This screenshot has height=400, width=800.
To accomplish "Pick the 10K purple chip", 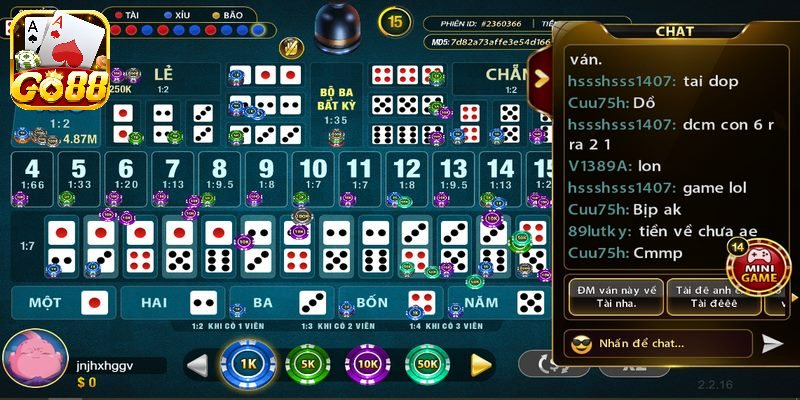I will coord(366,364).
